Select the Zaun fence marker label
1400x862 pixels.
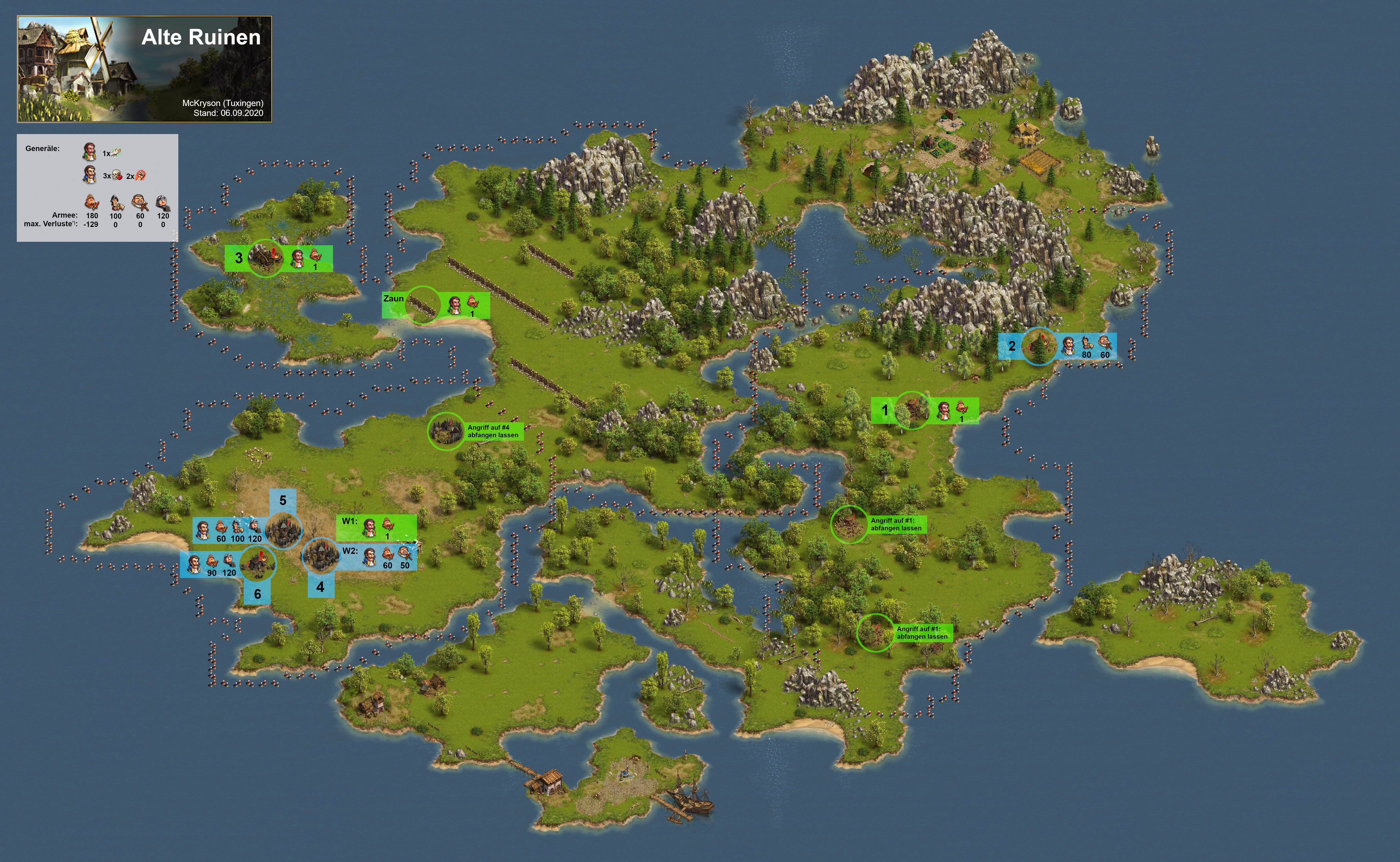tap(393, 299)
